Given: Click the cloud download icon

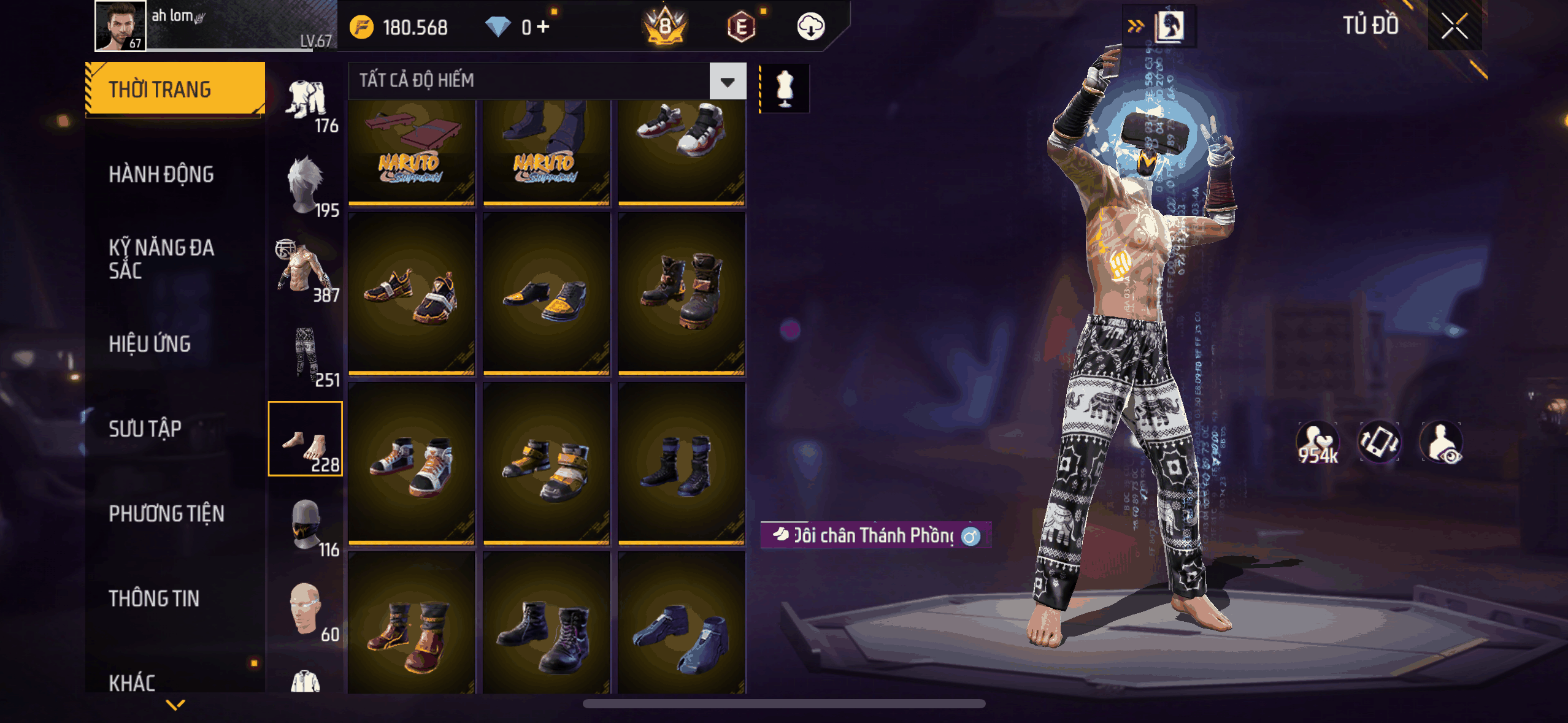Looking at the screenshot, I should (810, 26).
